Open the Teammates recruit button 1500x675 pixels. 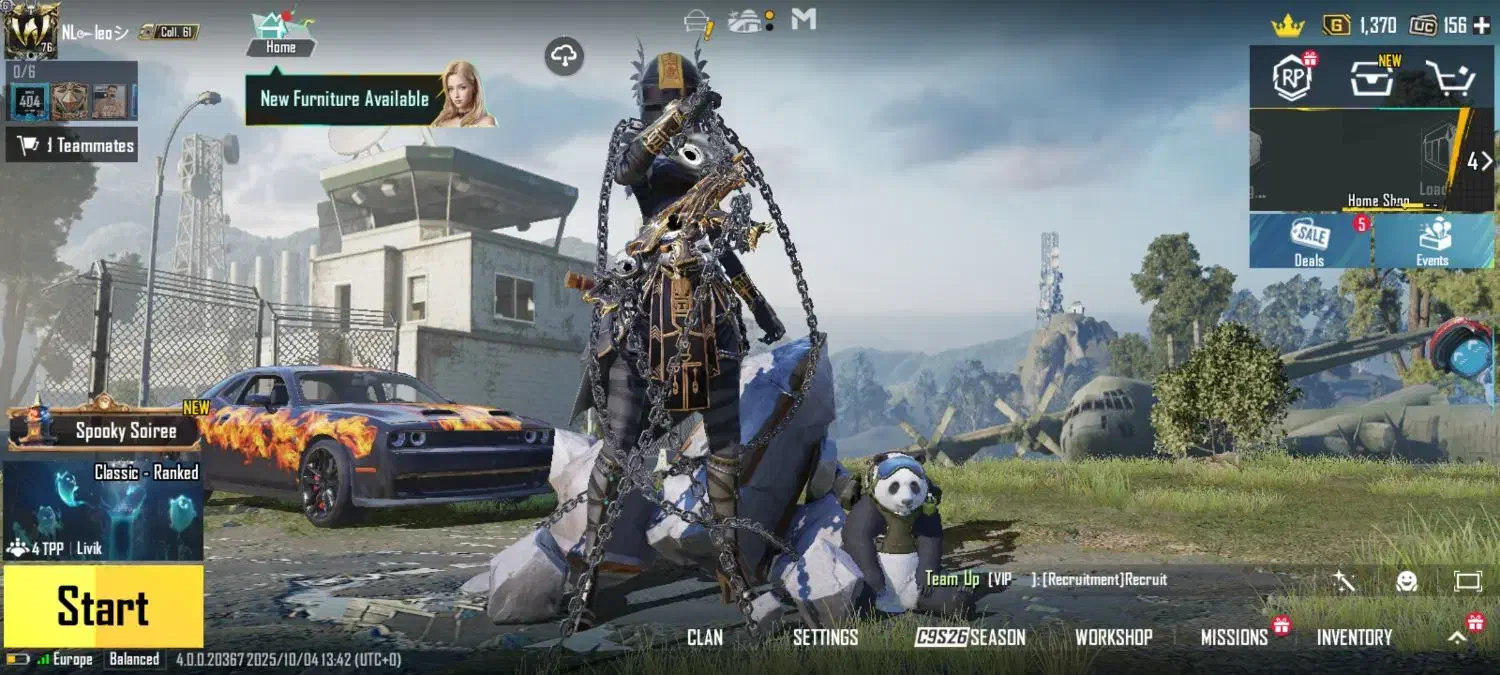tap(72, 145)
